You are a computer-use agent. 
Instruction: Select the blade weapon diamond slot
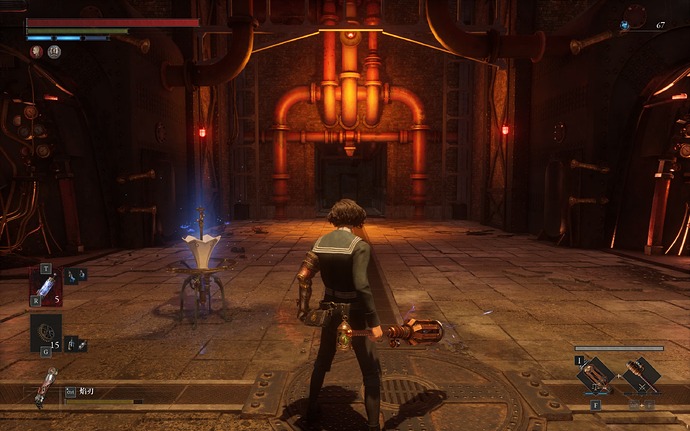pos(596,376)
